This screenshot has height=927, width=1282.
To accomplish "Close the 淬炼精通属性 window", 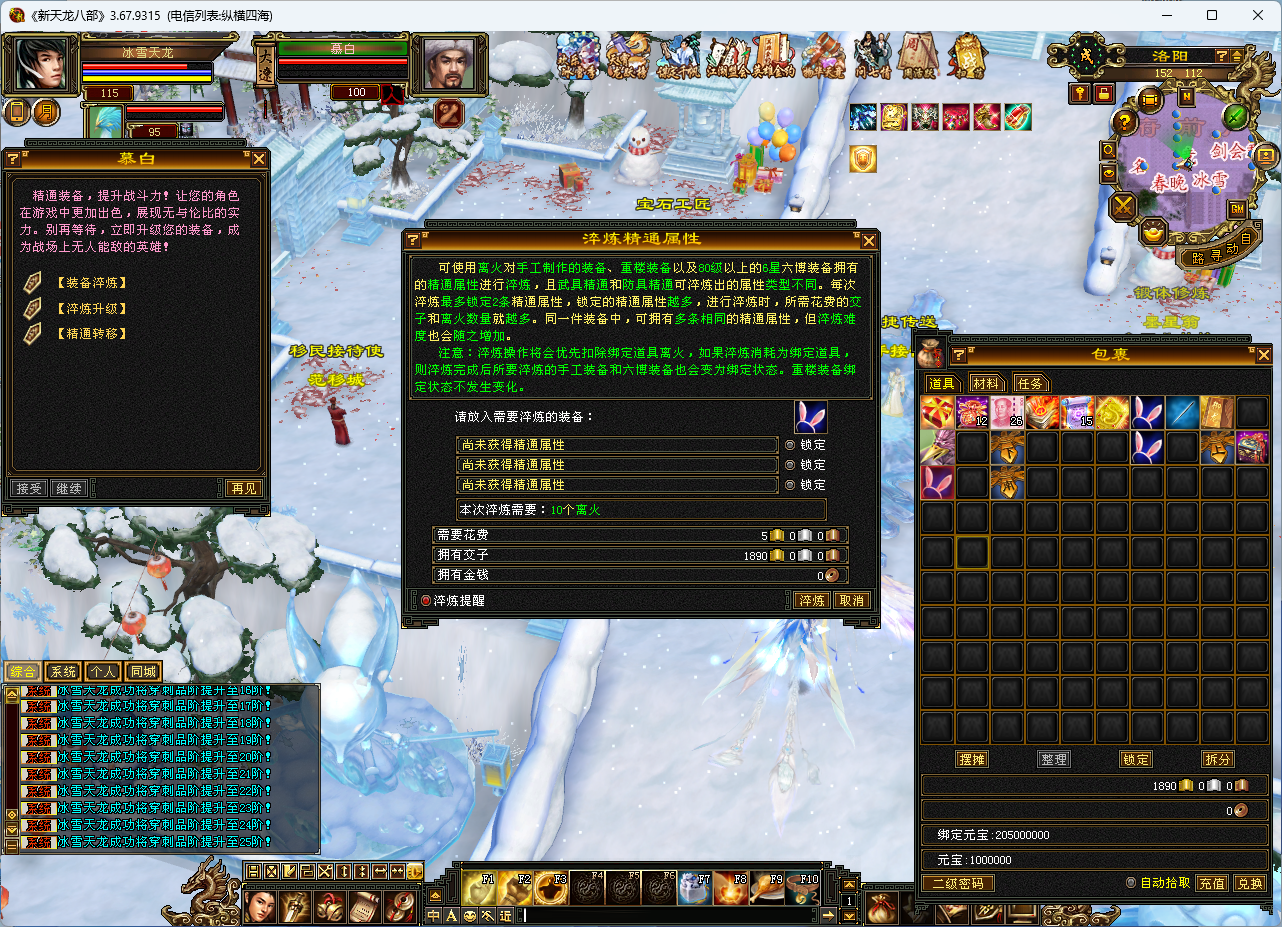I will pyautogui.click(x=869, y=240).
